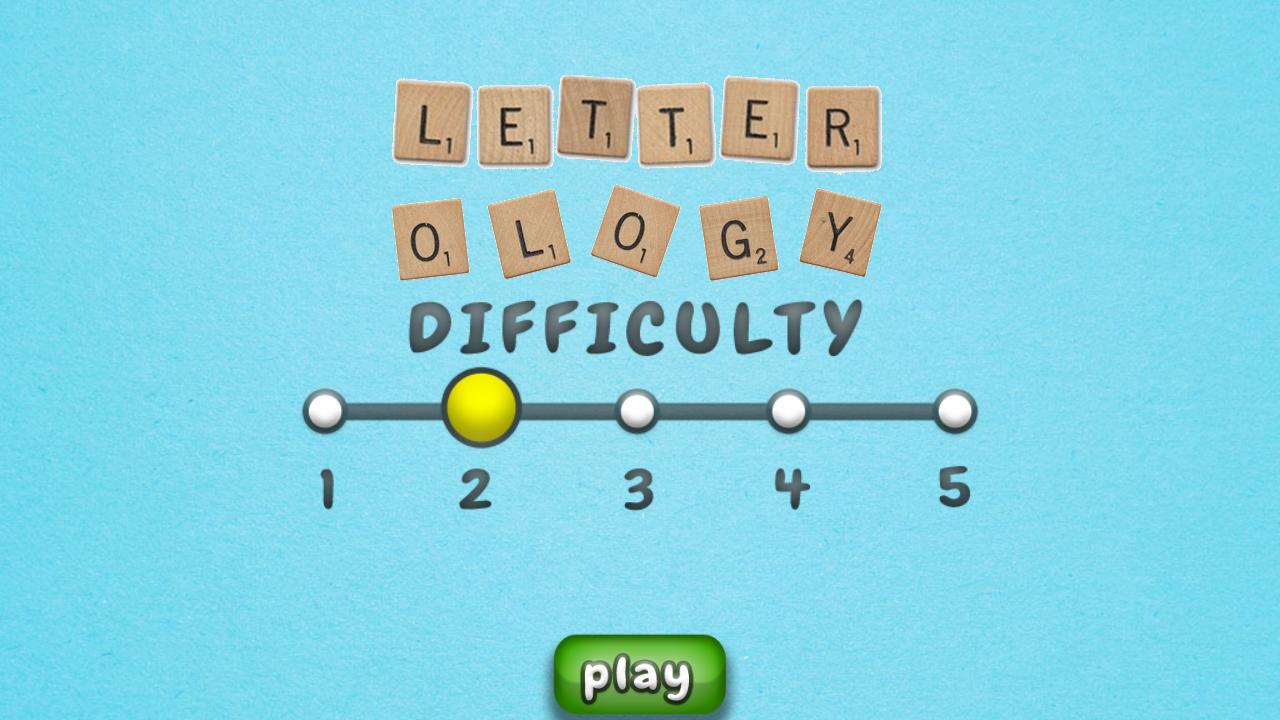Viewport: 1280px width, 720px height.
Task: Click the first L letter tile
Action: (x=430, y=122)
